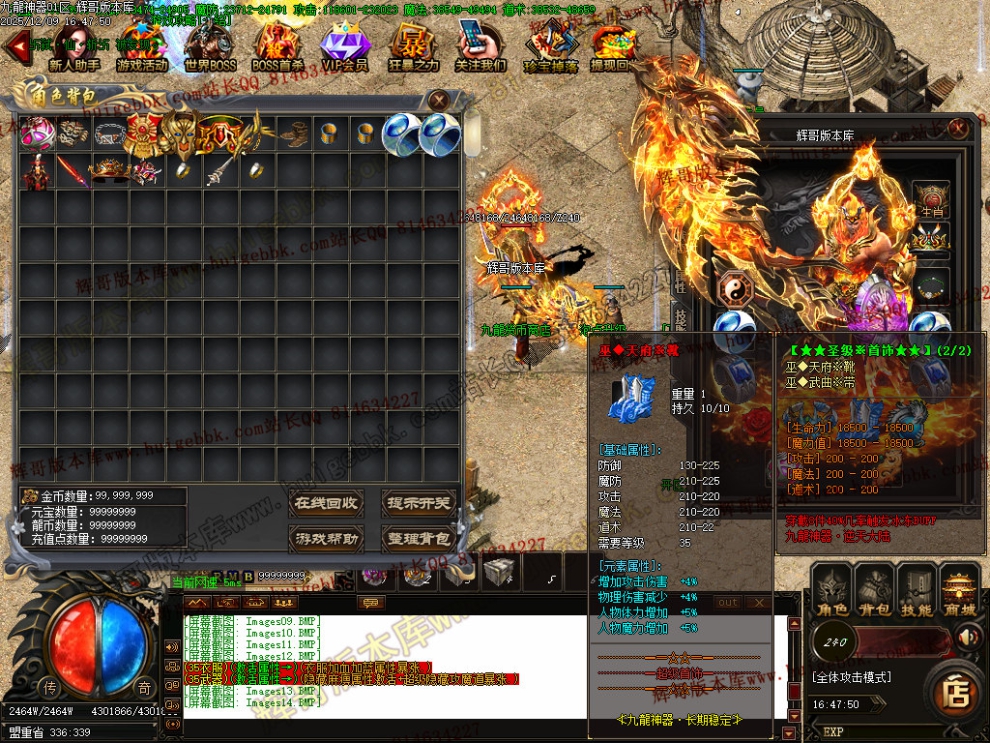Click 整理背包 to sort the bag
Viewport: 990px width, 743px height.
417,539
